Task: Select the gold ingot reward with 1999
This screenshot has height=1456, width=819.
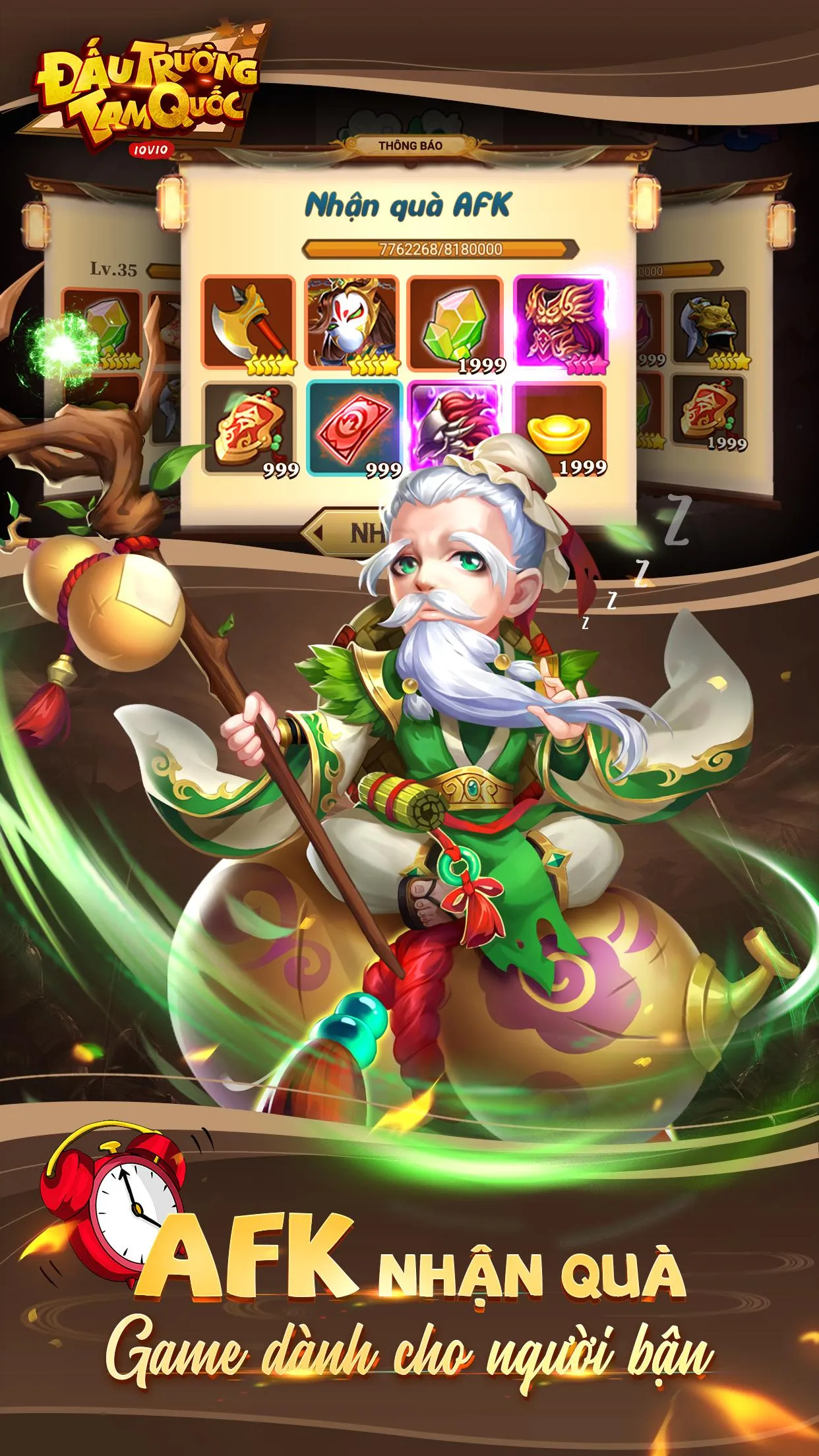Action: (x=560, y=427)
